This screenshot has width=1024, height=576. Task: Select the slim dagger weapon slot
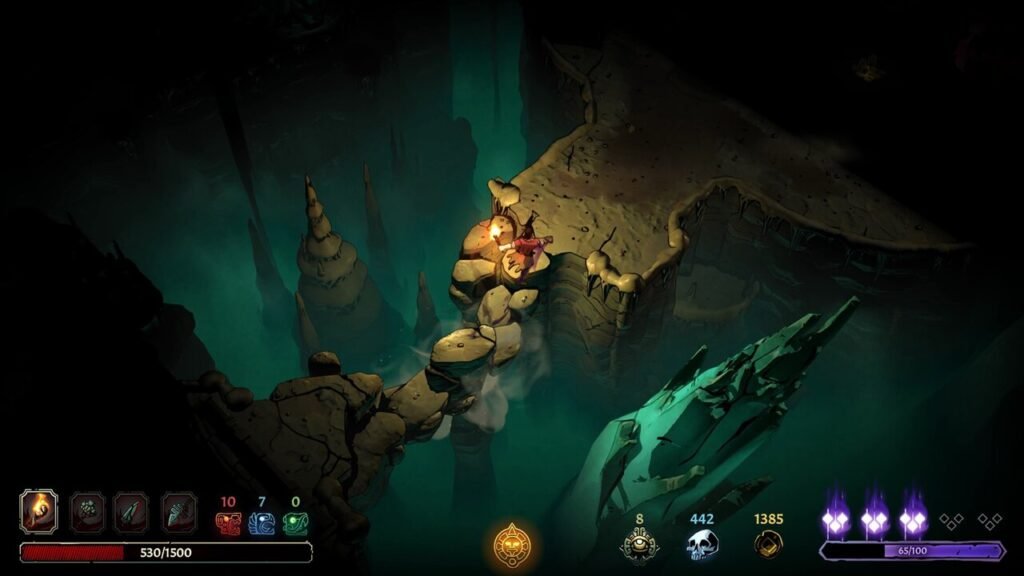(x=131, y=511)
